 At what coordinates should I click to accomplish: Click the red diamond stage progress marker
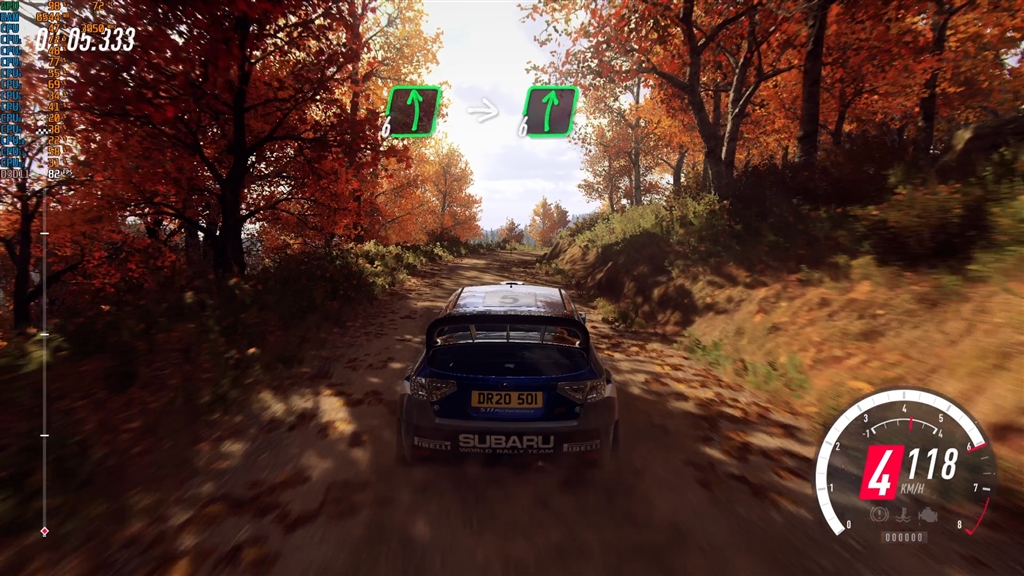tap(44, 531)
